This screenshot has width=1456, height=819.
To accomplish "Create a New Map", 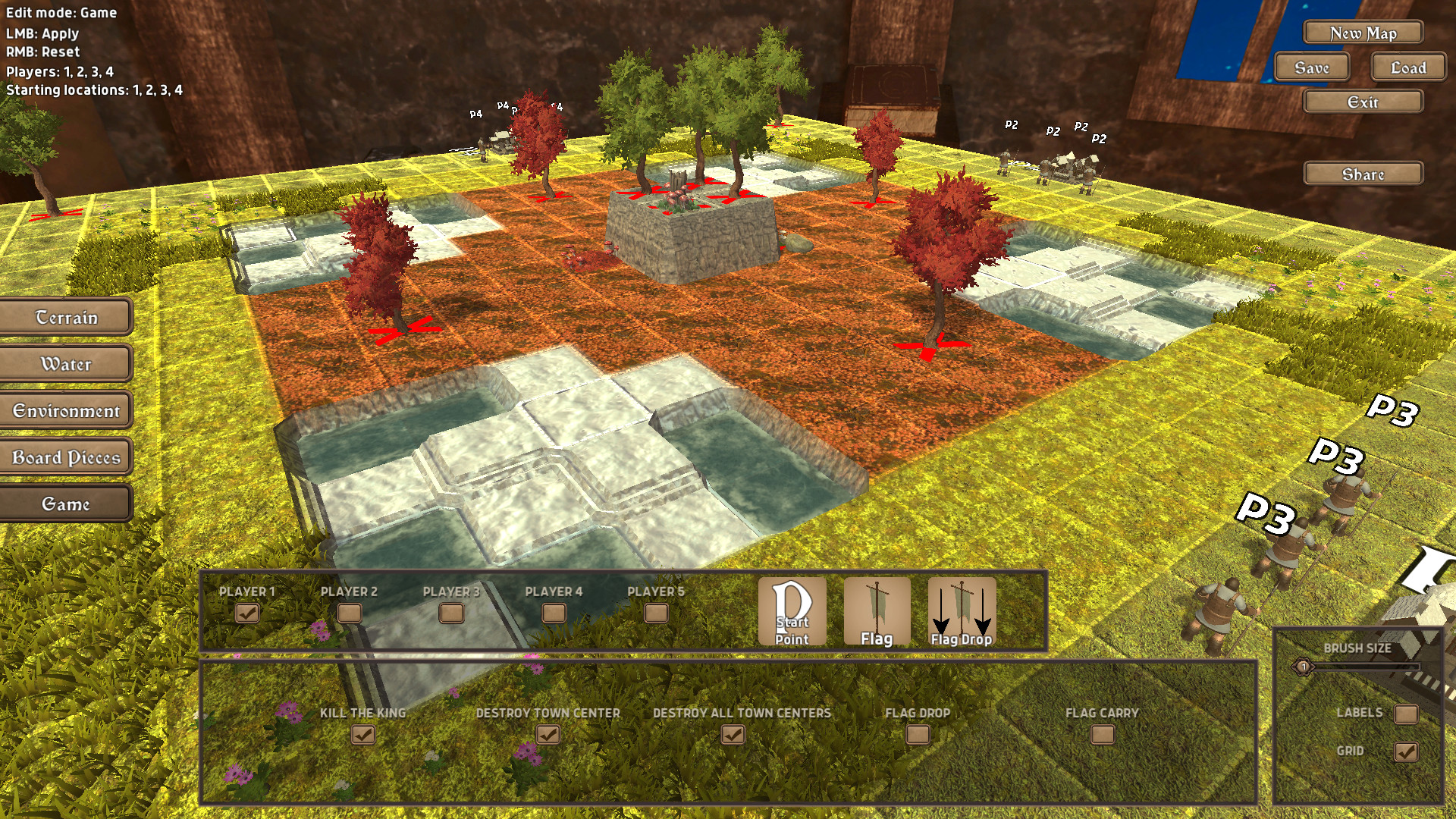I will click(x=1362, y=33).
